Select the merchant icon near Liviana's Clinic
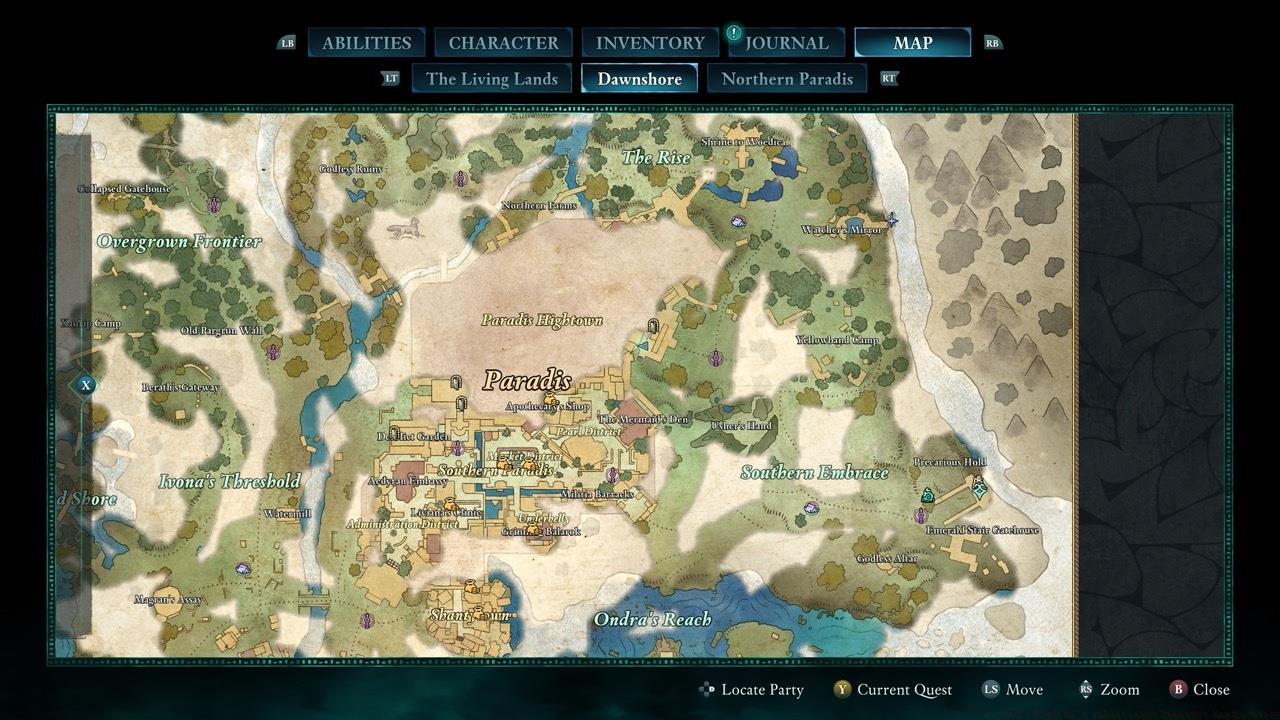 (449, 503)
